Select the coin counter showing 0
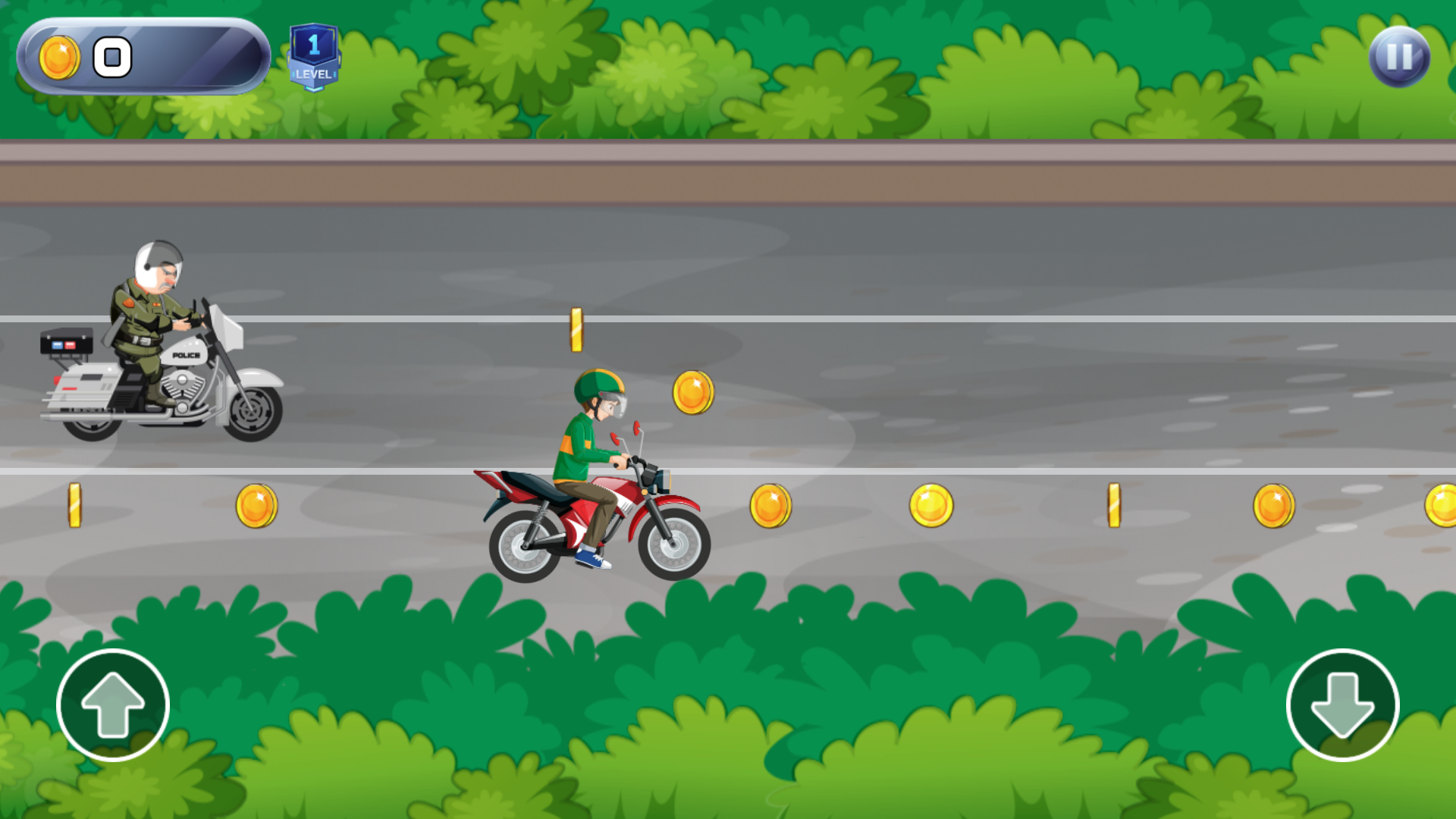Screen dimensions: 1456x819 coord(112,55)
